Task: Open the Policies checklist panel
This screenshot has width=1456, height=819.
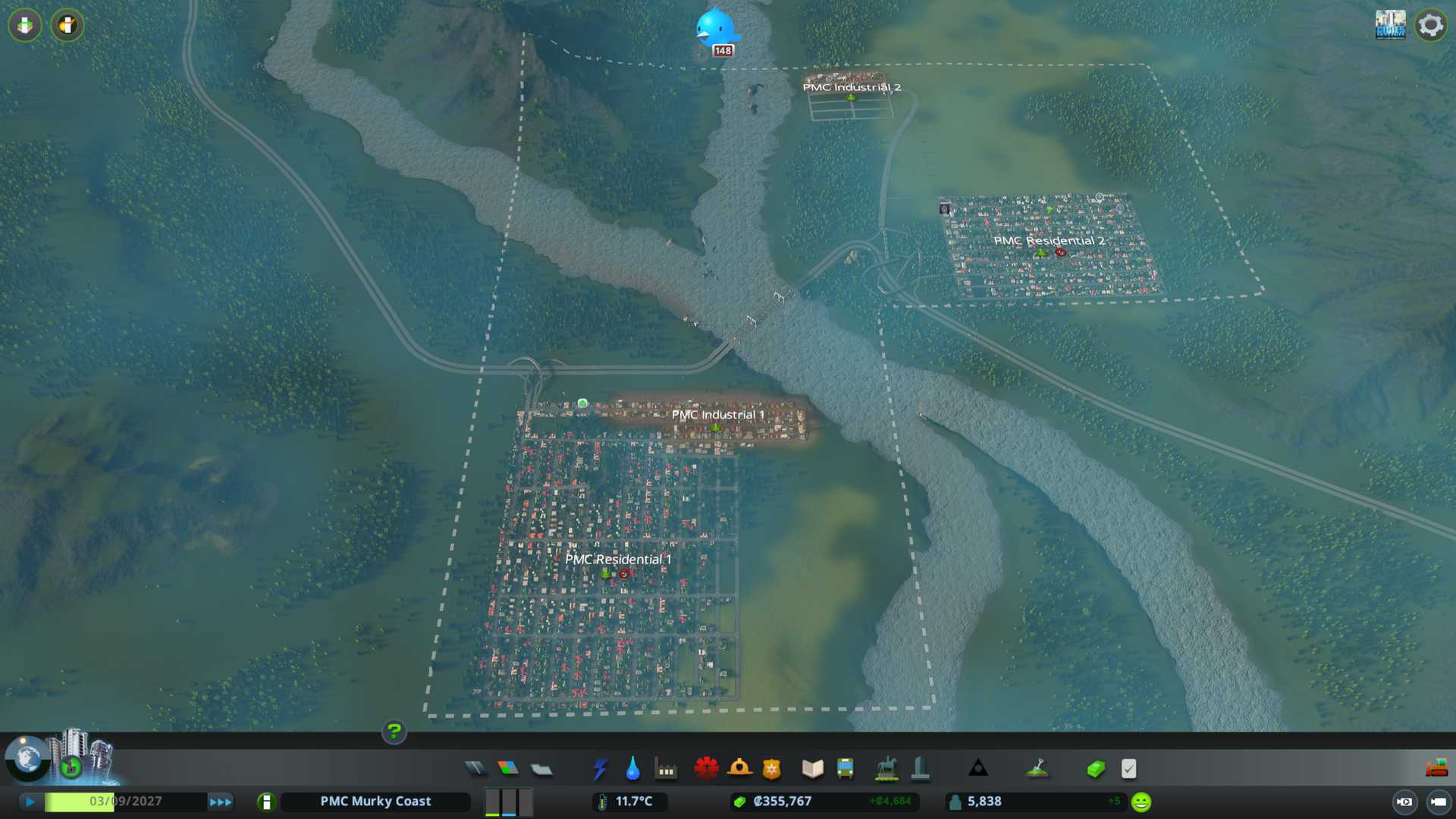Action: [1129, 769]
